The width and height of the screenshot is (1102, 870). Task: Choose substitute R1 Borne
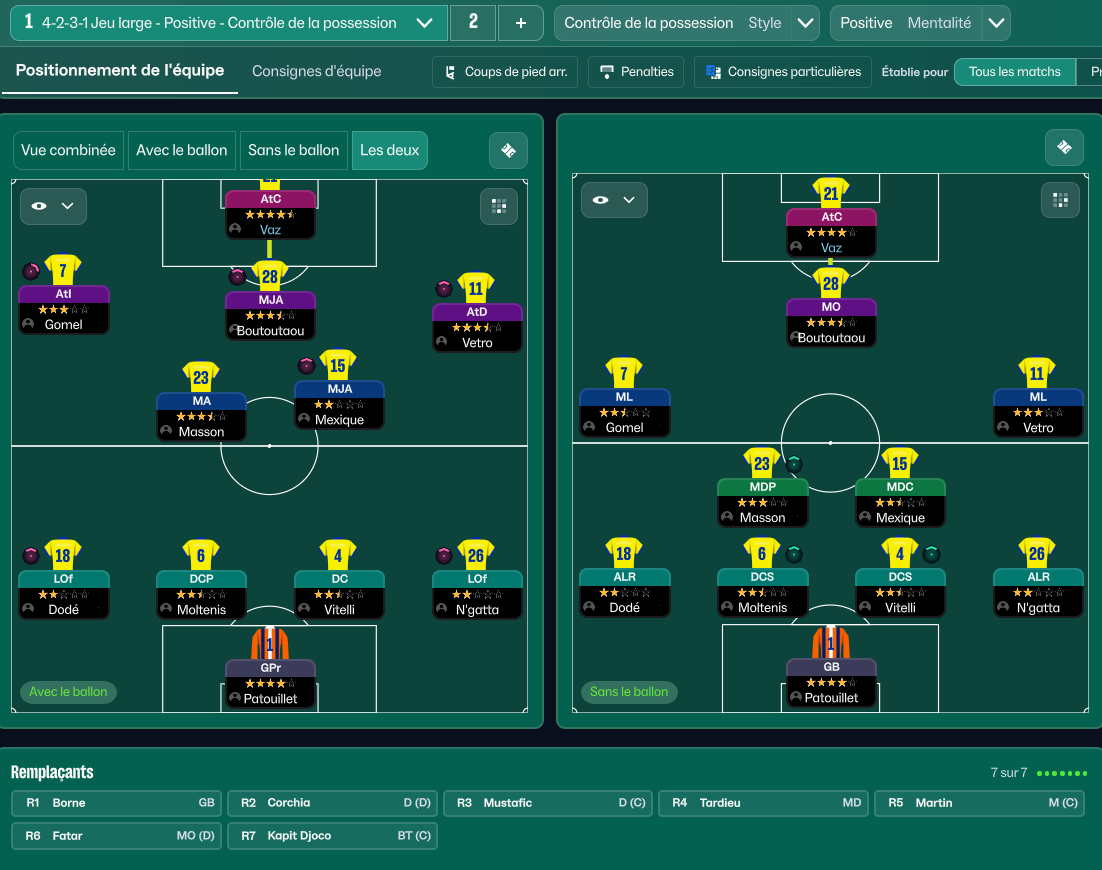pyautogui.click(x=115, y=802)
